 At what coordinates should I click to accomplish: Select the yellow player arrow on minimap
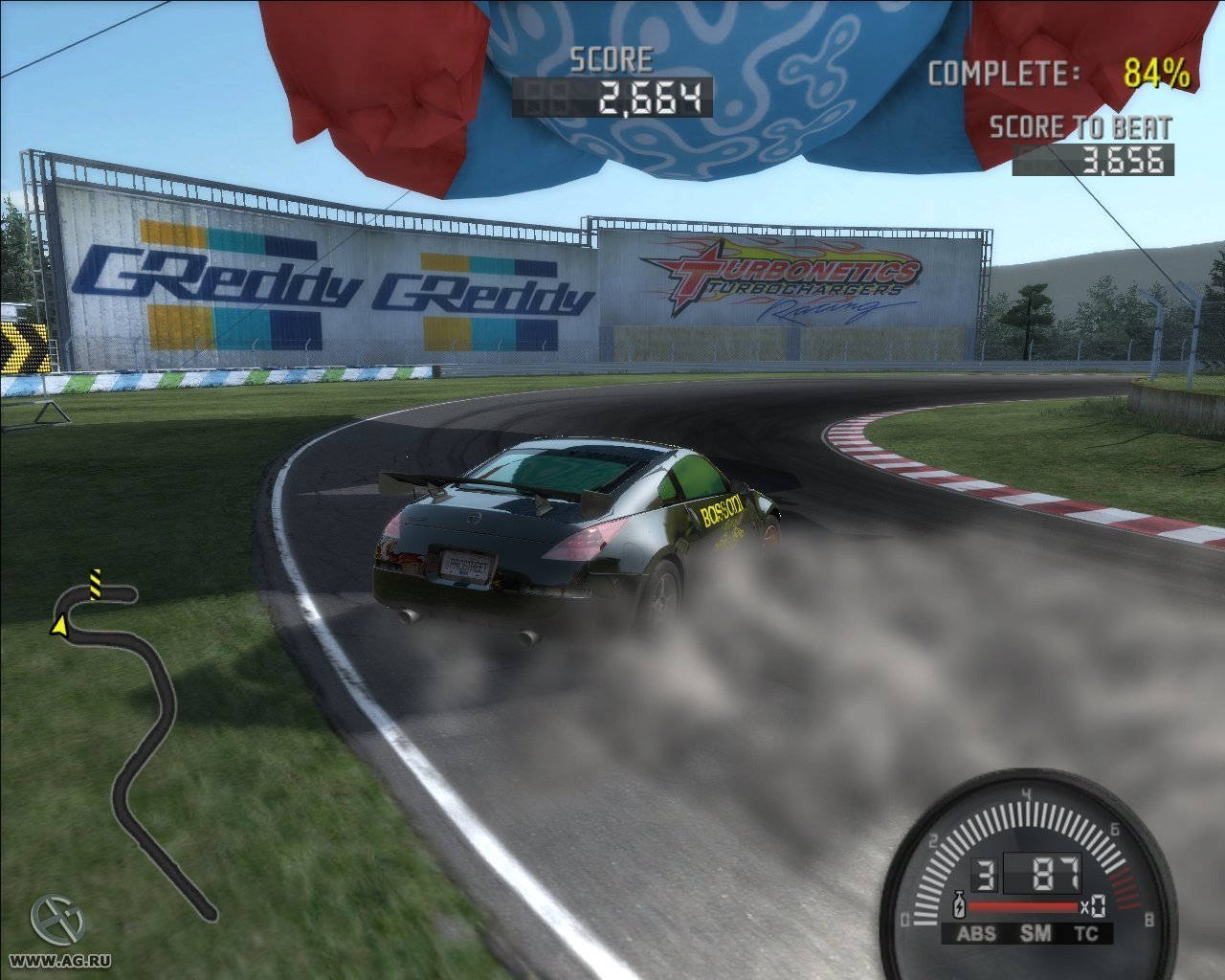coord(58,626)
